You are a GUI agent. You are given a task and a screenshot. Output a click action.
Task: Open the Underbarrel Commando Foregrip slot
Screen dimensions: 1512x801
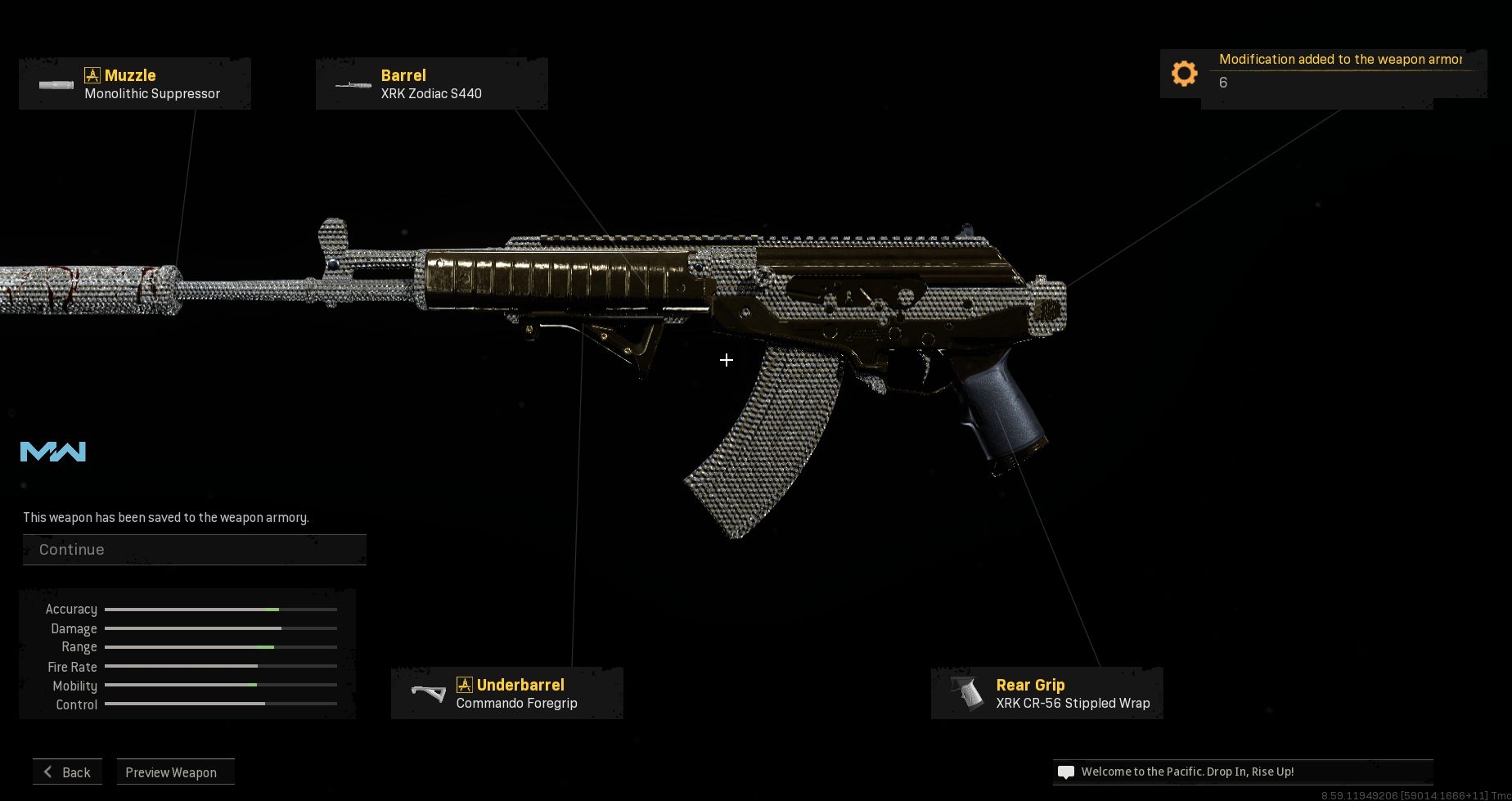point(507,694)
